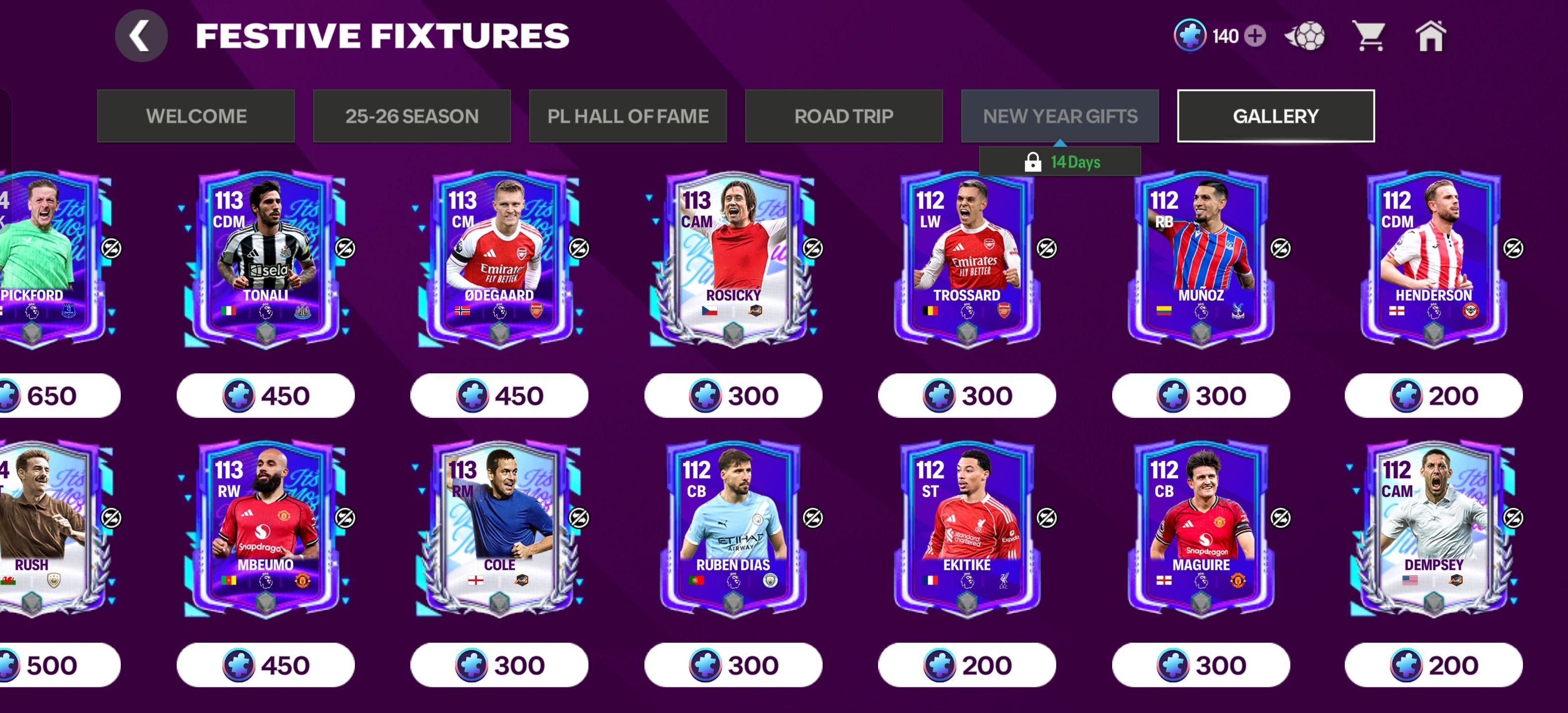1568x713 pixels.
Task: Buy Trossard for 300 currency
Action: pos(968,396)
